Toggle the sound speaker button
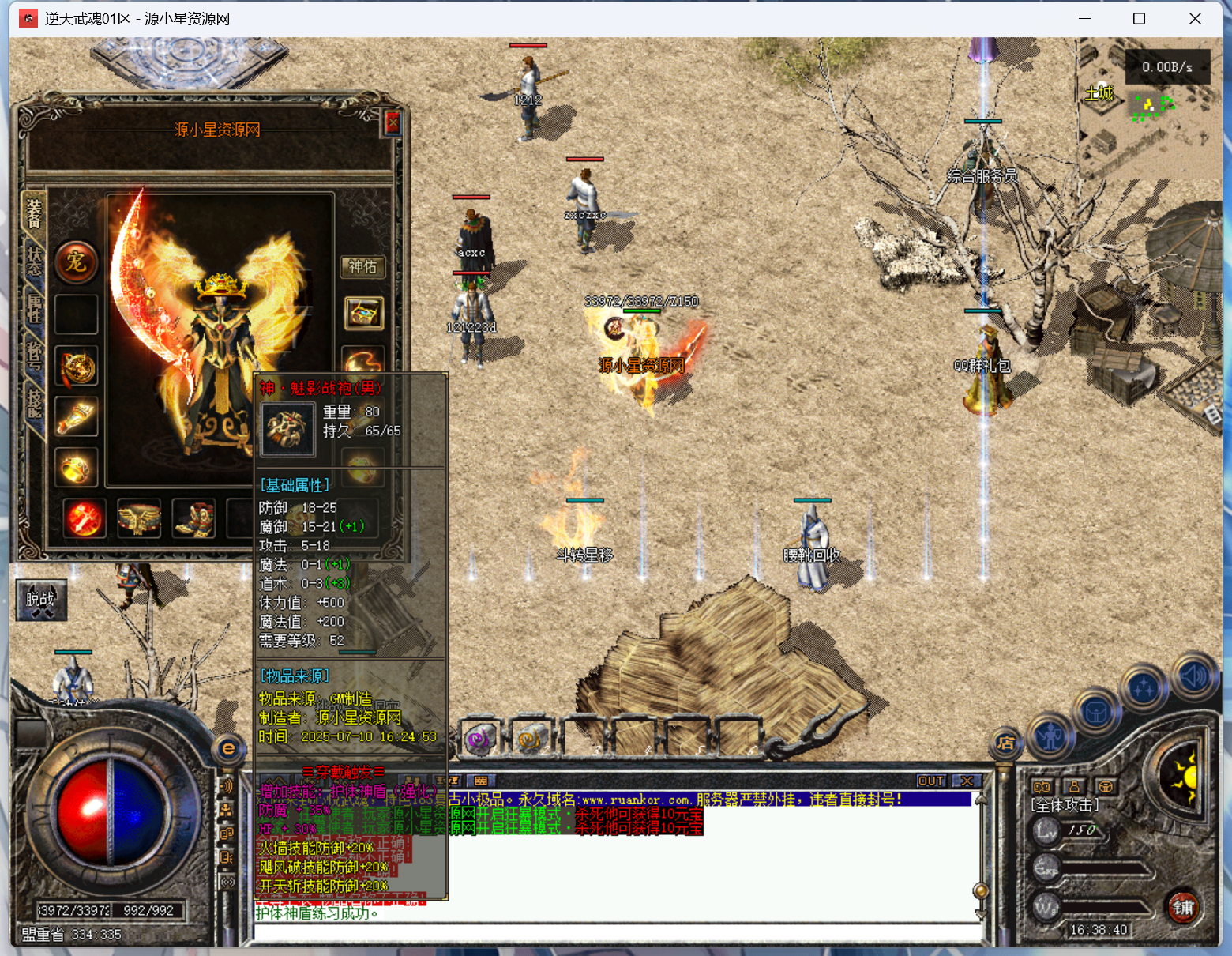 (x=1194, y=676)
